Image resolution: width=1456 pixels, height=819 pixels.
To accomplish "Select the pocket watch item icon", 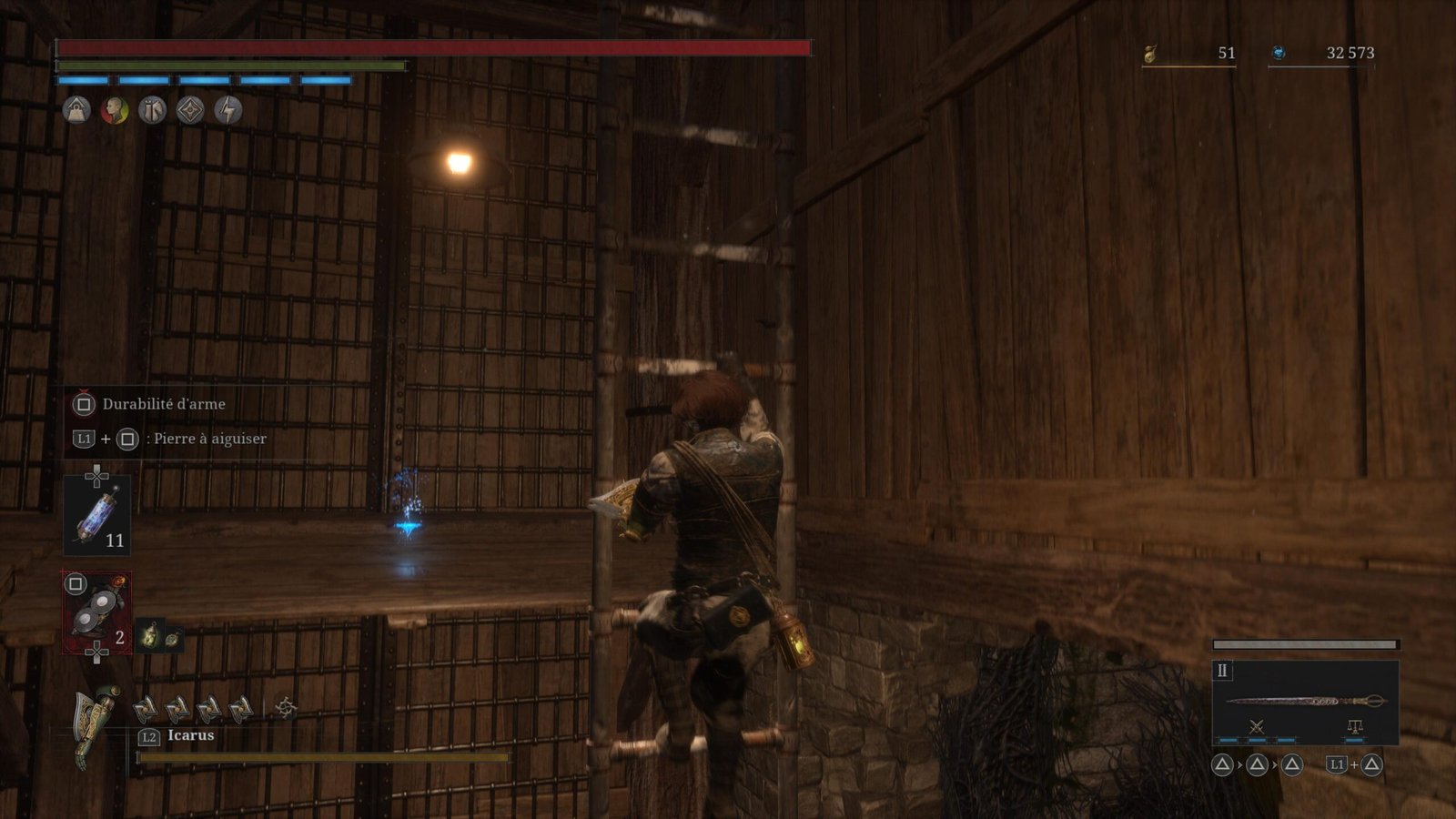I will pos(171,639).
